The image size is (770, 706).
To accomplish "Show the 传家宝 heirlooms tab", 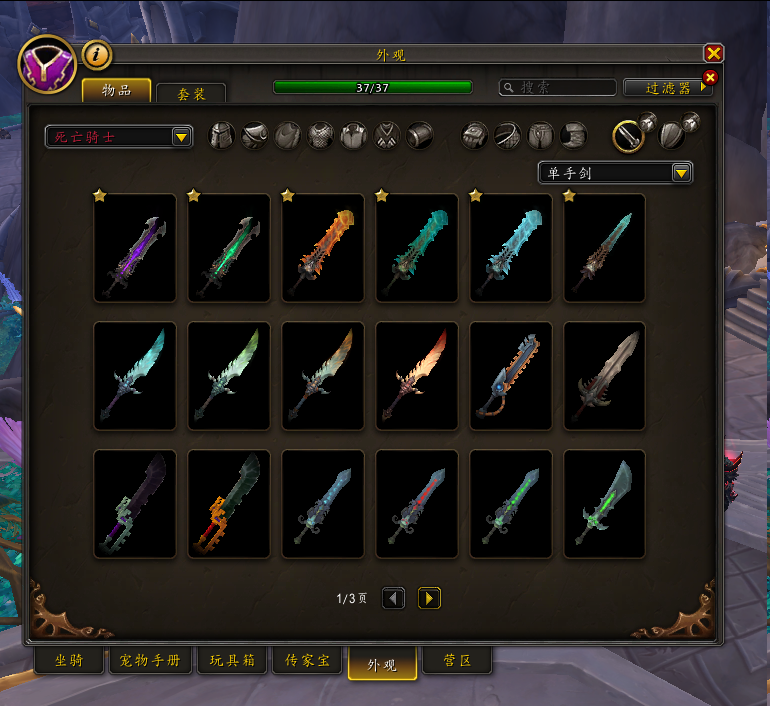I will tap(307, 661).
